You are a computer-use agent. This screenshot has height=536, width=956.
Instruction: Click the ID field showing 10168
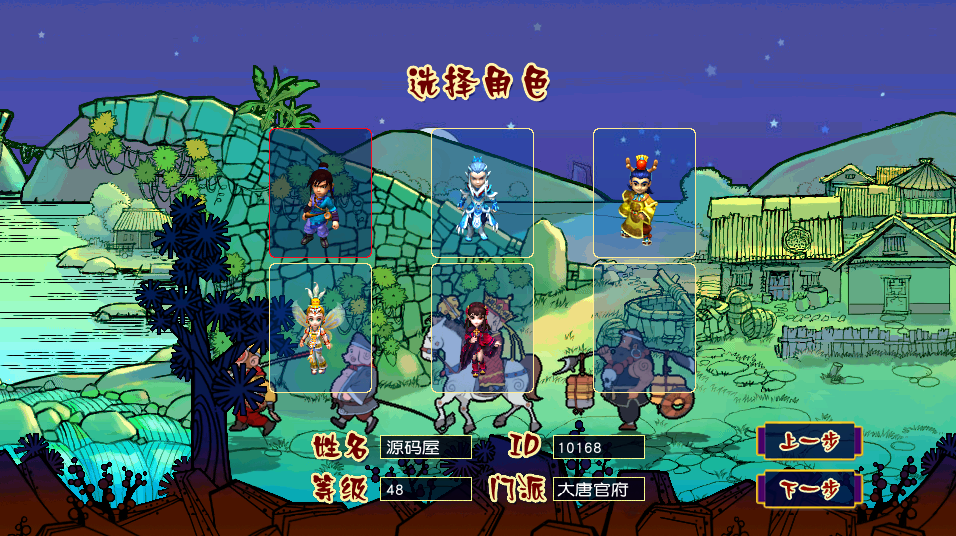(x=598, y=447)
